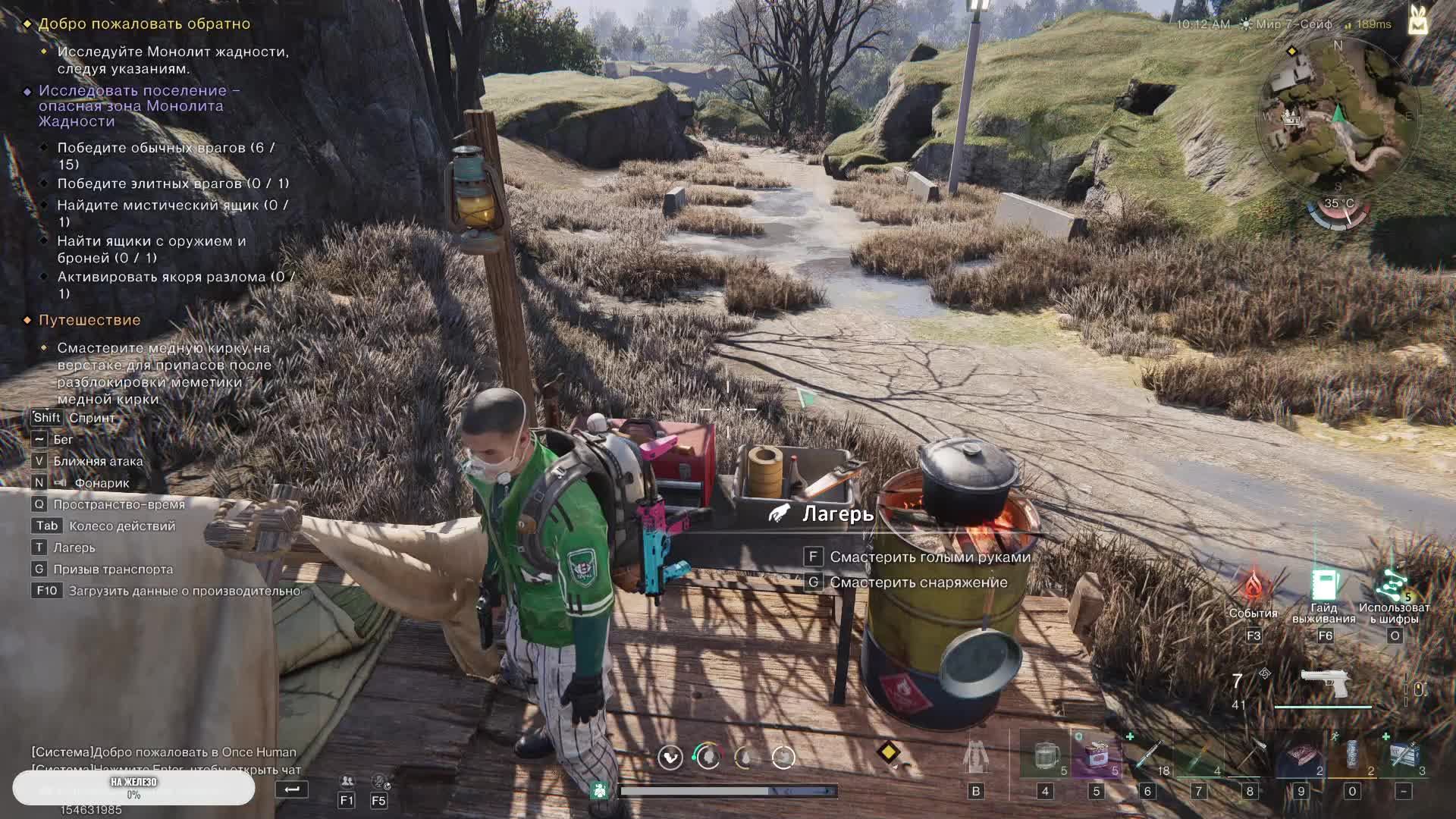Select the red book hotbar slot

1301,755
